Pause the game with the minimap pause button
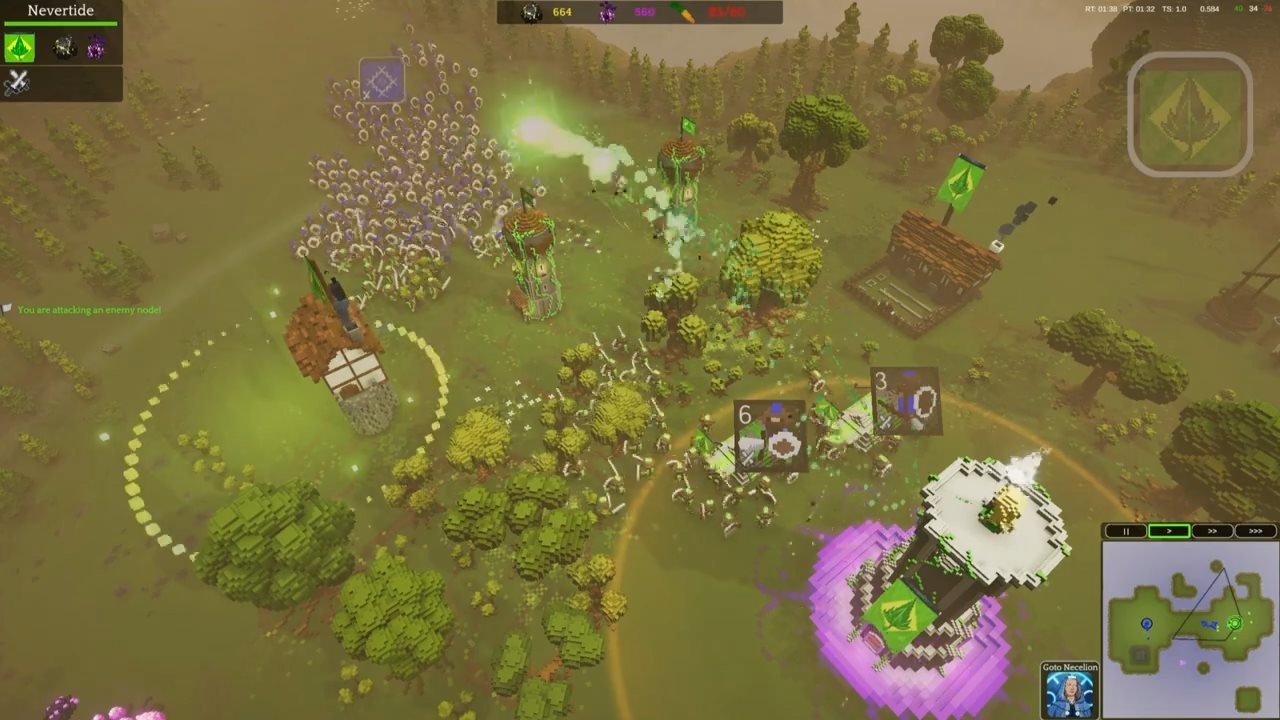 tap(1124, 530)
